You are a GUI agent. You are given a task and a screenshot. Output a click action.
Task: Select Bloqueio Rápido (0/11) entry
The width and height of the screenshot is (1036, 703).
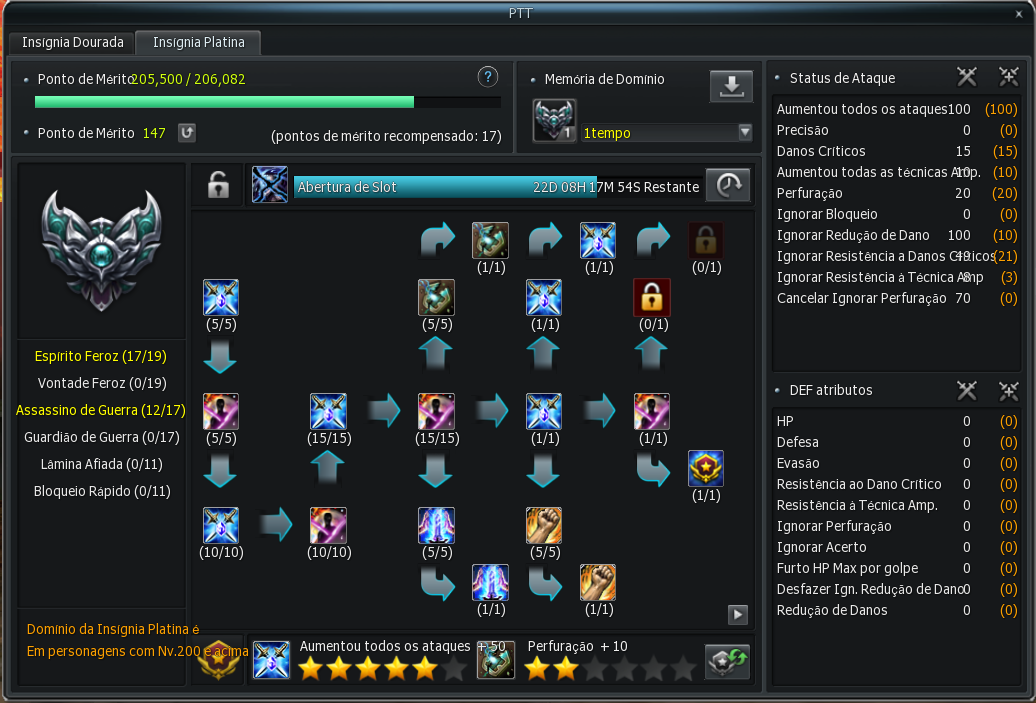(x=100, y=491)
